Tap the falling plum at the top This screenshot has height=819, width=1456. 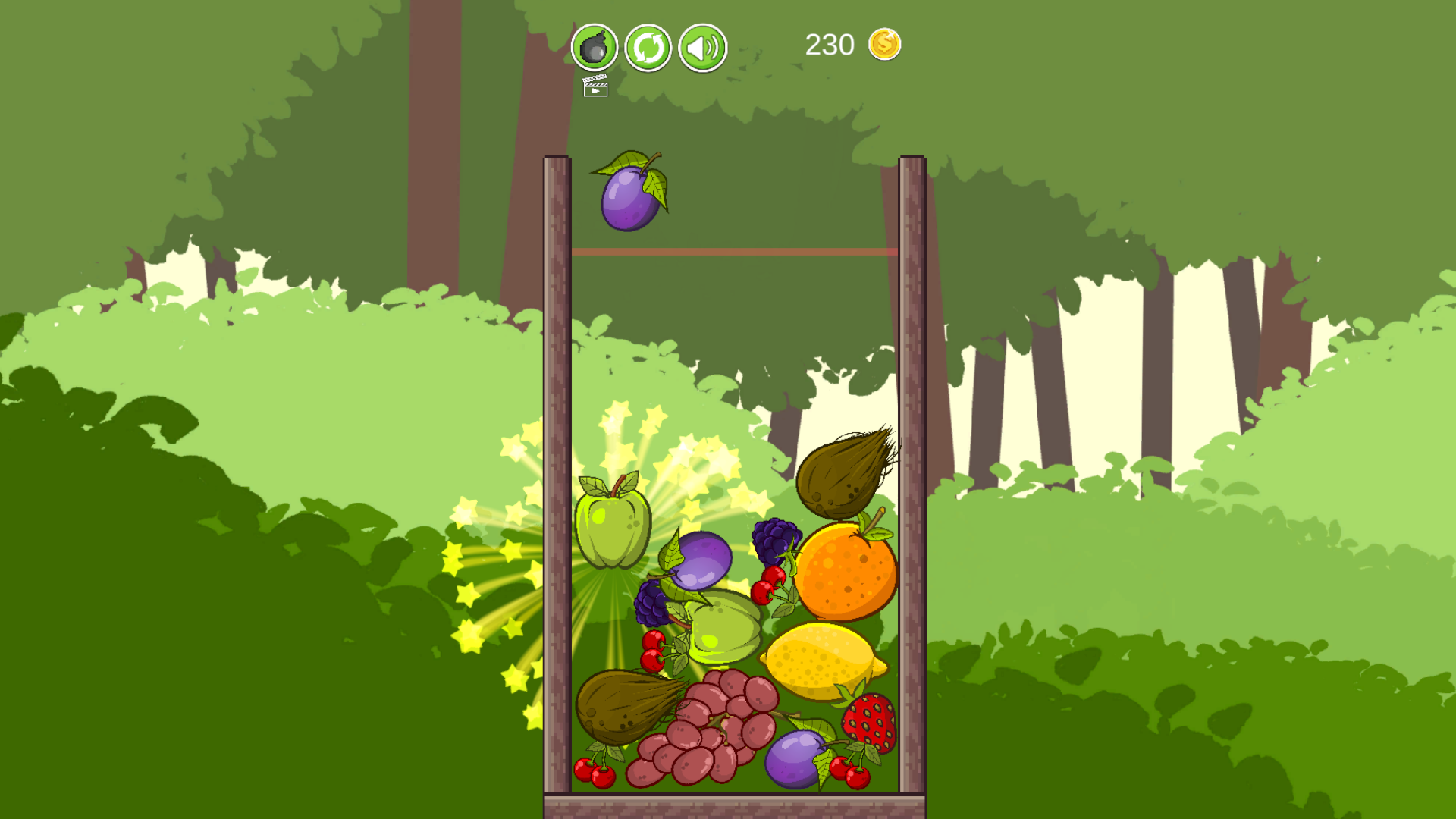pyautogui.click(x=631, y=199)
